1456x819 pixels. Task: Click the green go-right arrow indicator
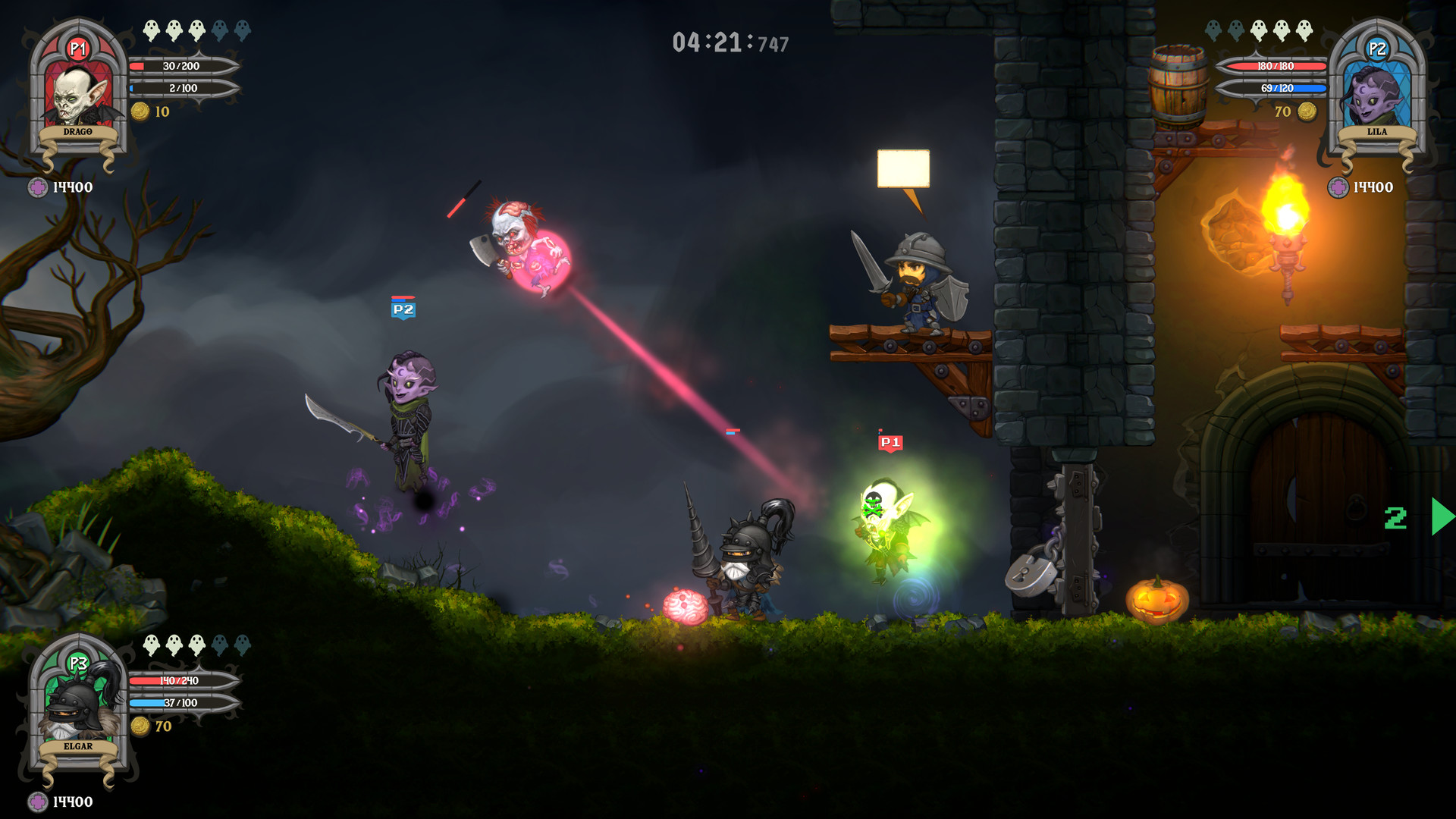[x=1442, y=517]
